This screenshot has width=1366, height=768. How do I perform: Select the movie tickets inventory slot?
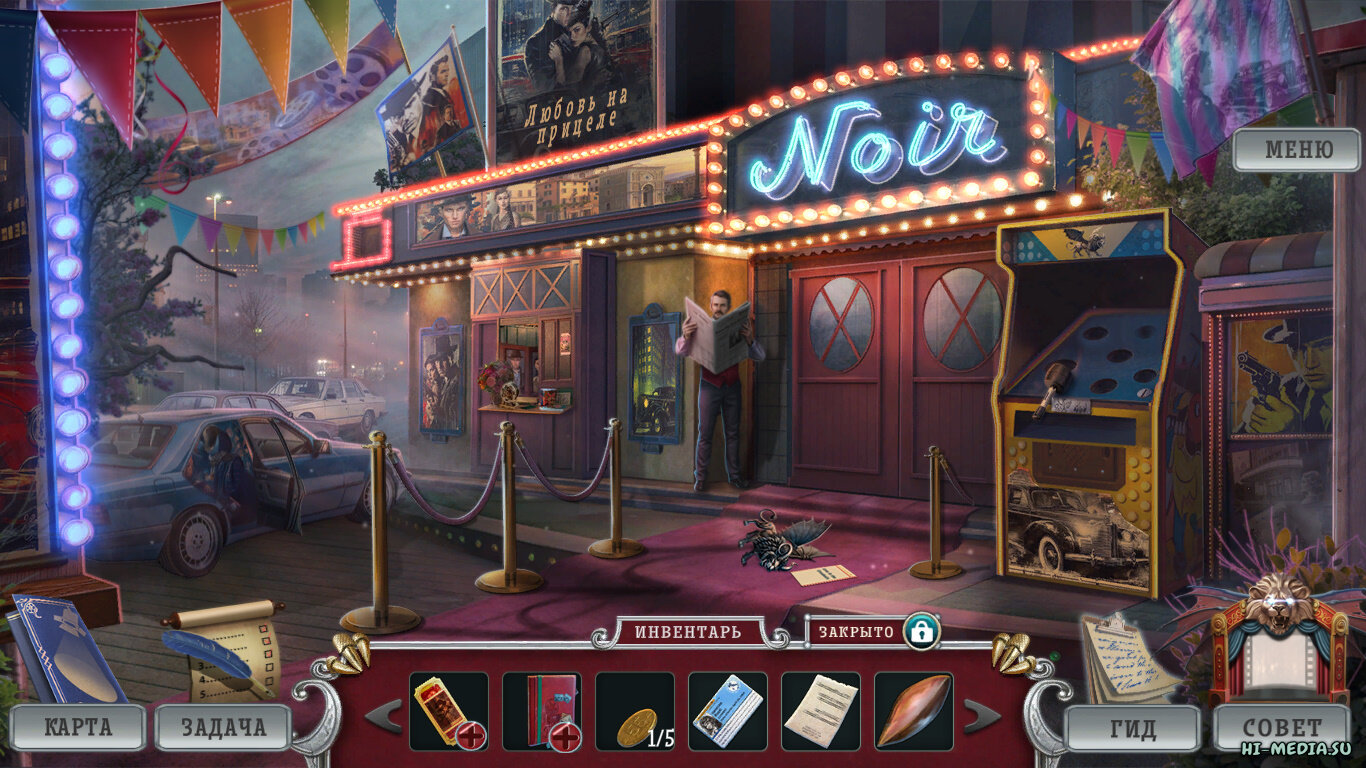pos(448,711)
